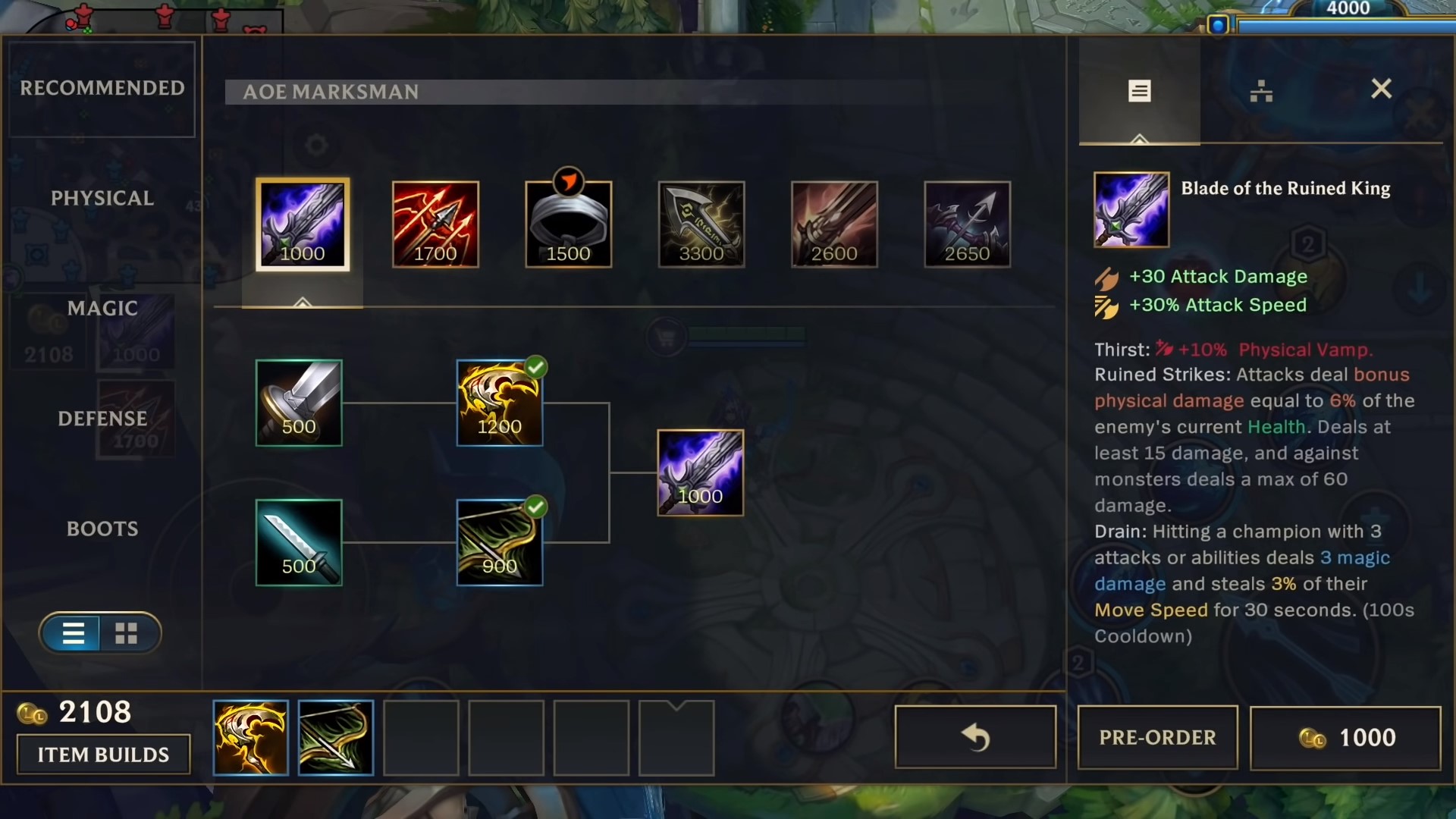Select the silver ring item costing 1500

[x=568, y=224]
